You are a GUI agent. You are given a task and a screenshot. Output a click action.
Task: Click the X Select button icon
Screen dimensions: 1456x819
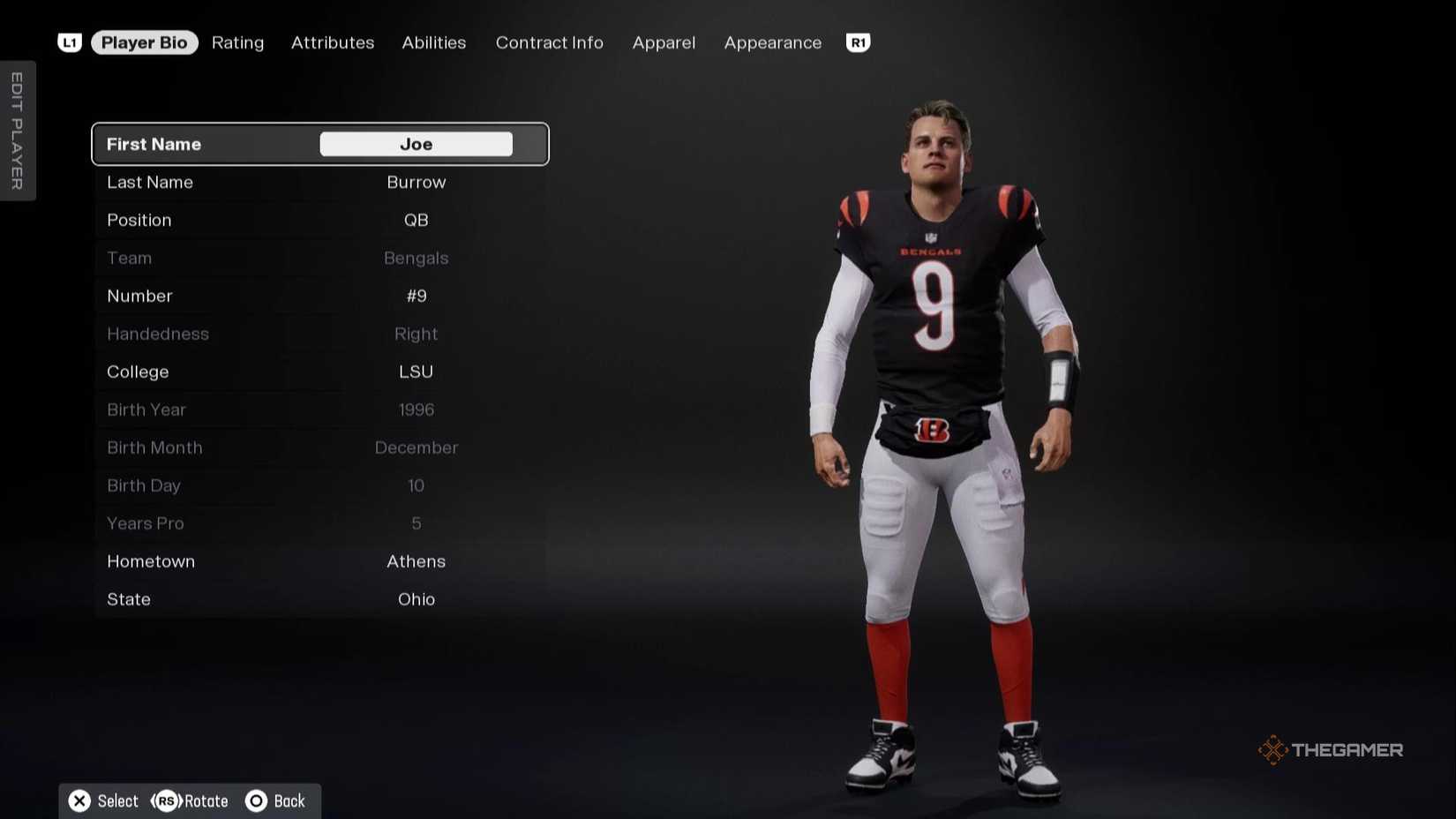79,800
